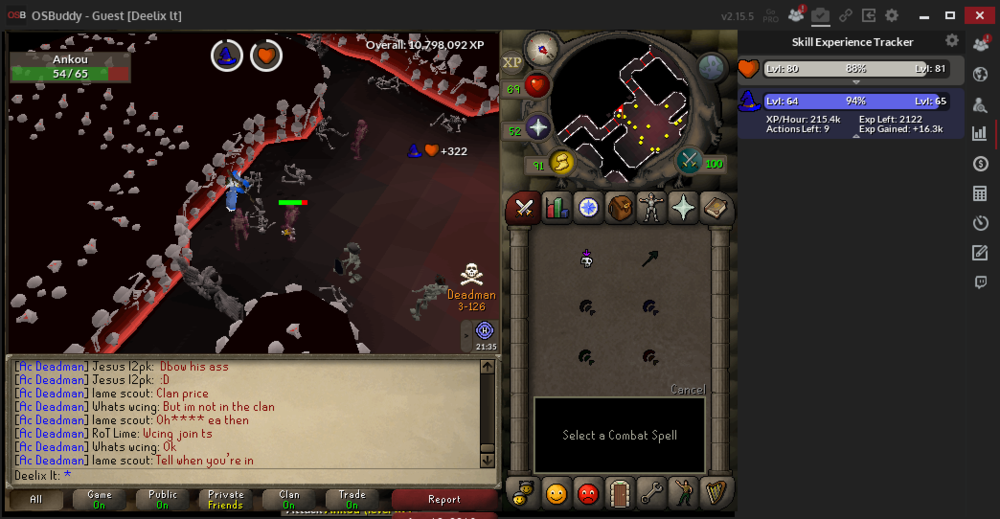The height and width of the screenshot is (519, 1000).
Task: Close the OSBuddy window
Action: [x=981, y=15]
